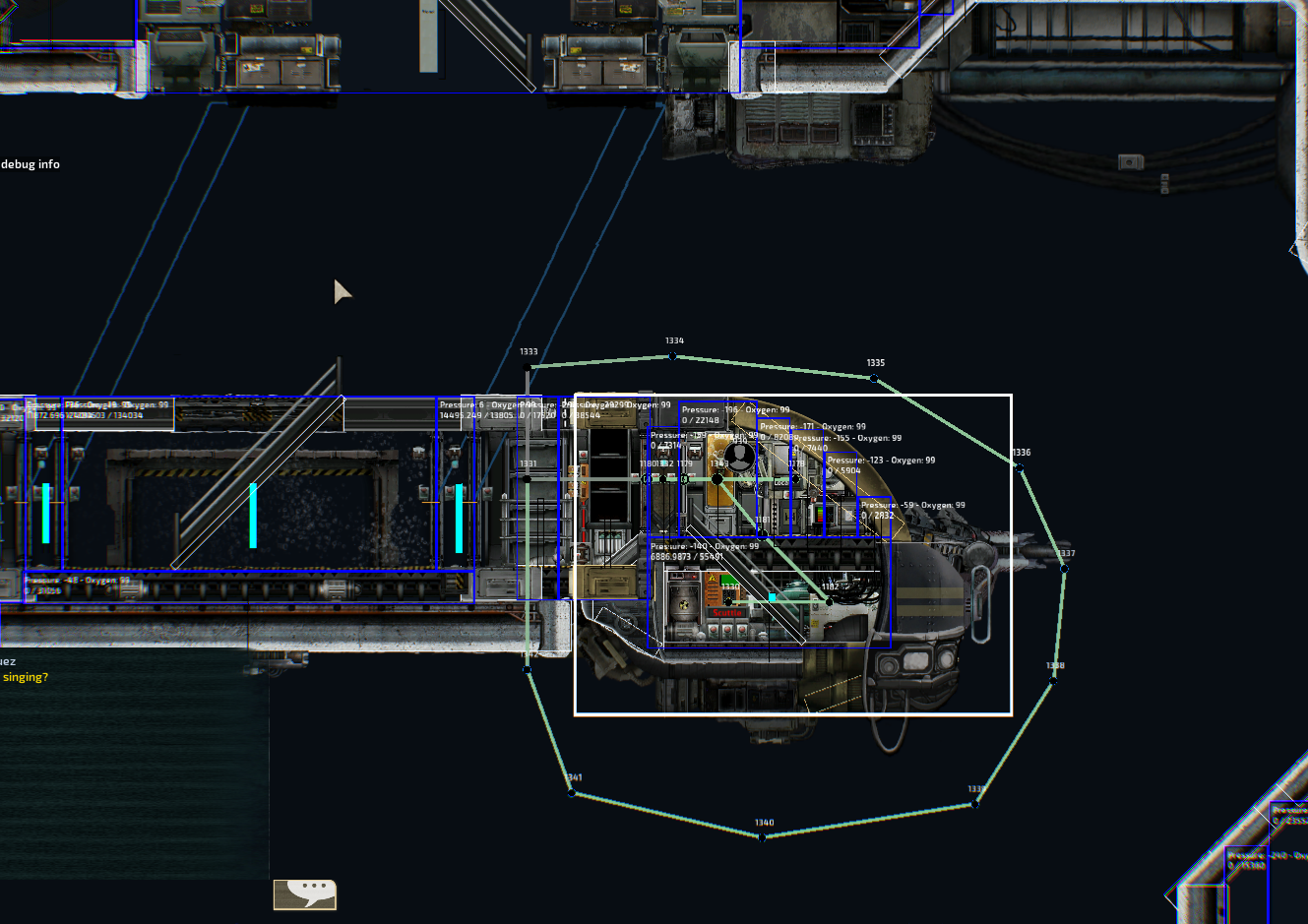Select the Loca label on the shuttle door panel
Image resolution: width=1308 pixels, height=924 pixels.
[x=780, y=482]
